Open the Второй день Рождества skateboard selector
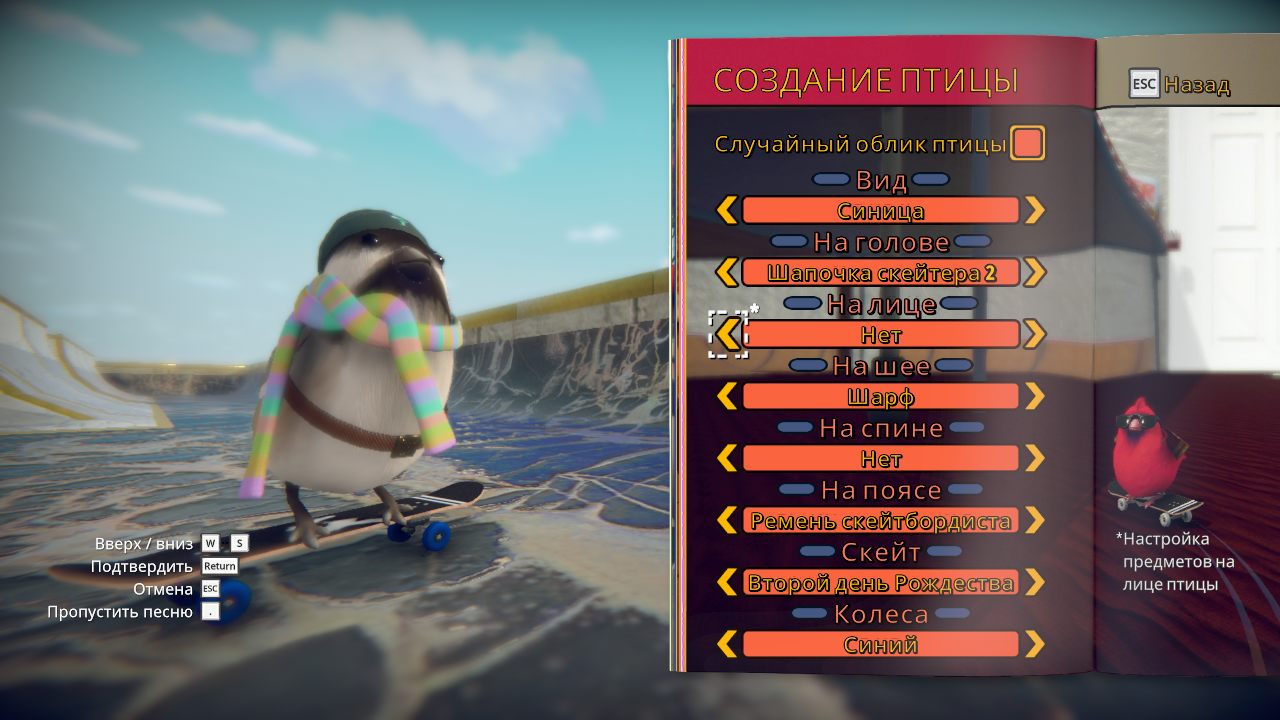Image resolution: width=1280 pixels, height=720 pixels. click(x=880, y=582)
